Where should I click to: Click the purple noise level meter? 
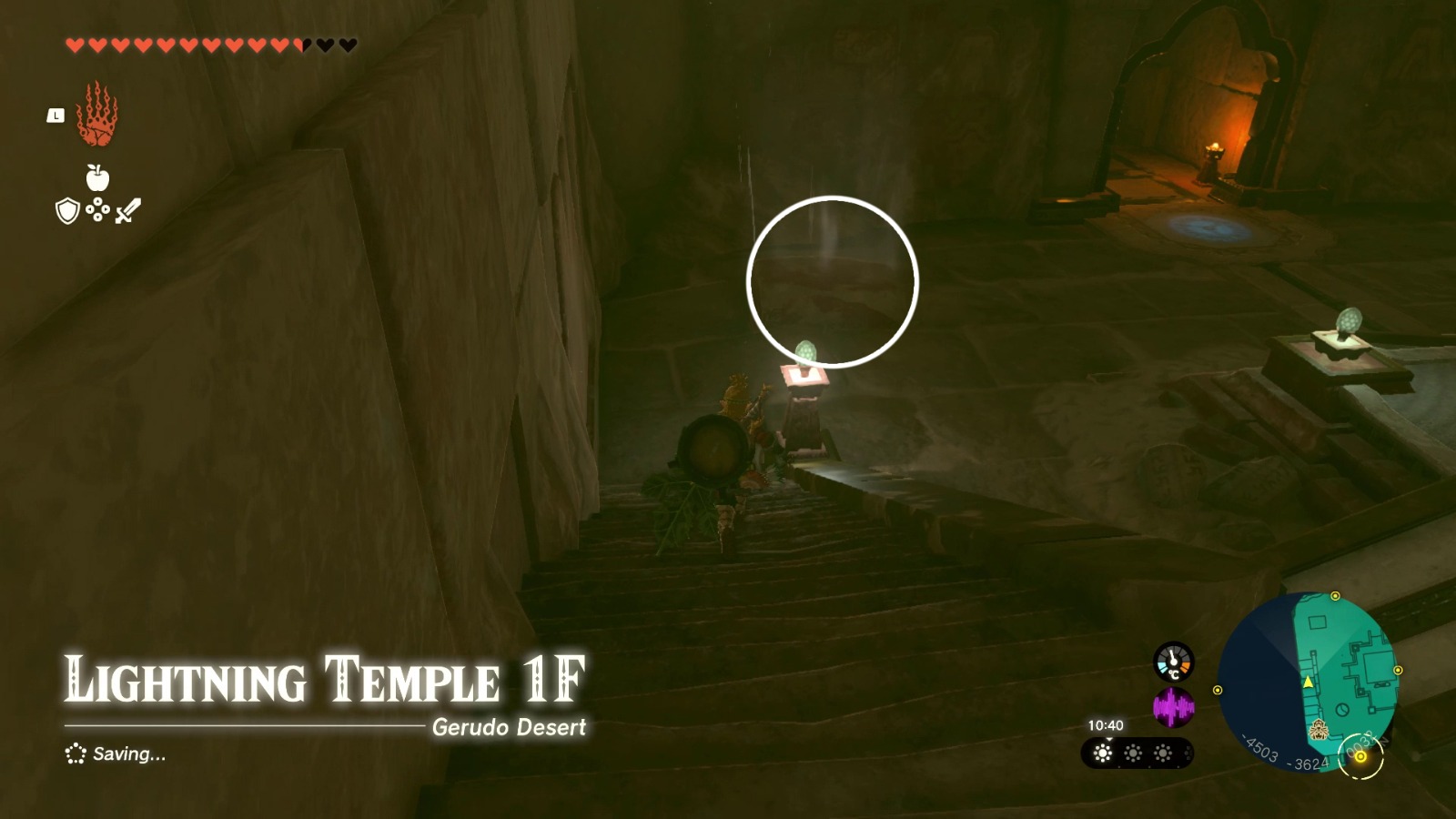[x=1175, y=706]
